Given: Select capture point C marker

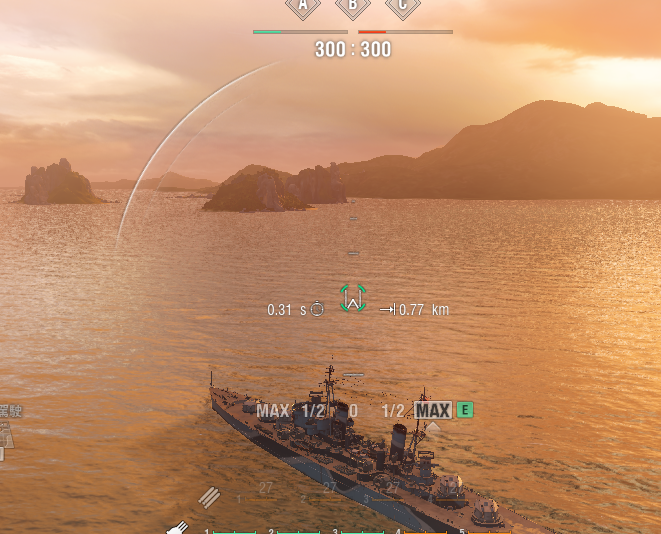Looking at the screenshot, I should 403,6.
